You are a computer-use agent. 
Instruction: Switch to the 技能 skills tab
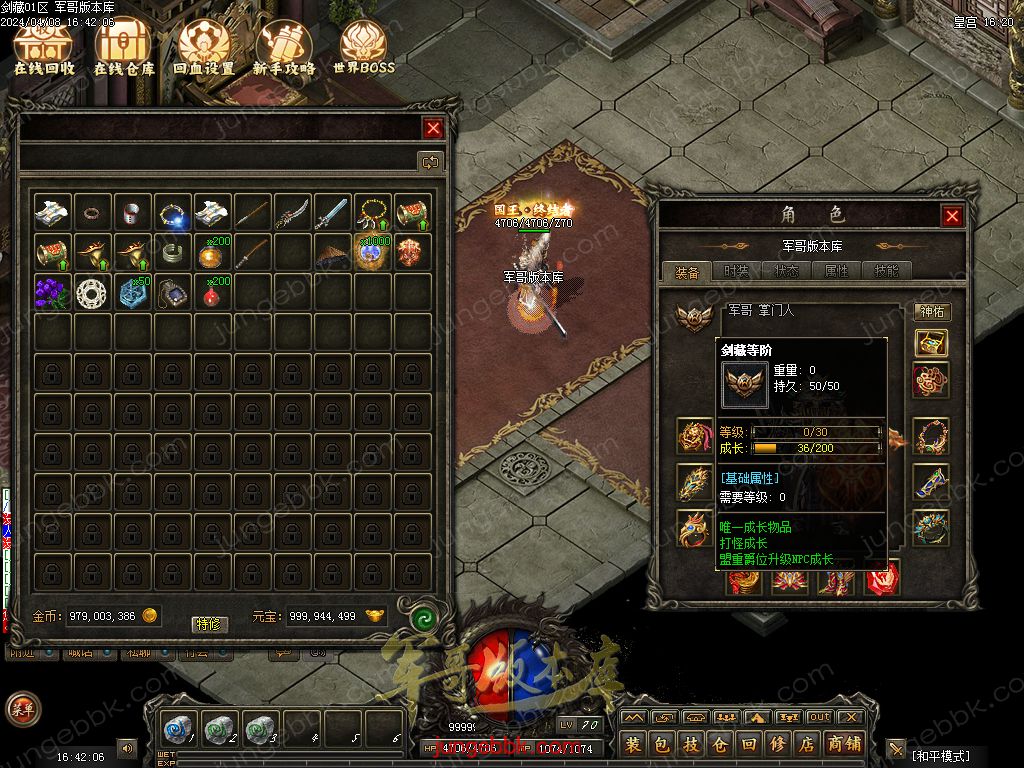tap(886, 271)
